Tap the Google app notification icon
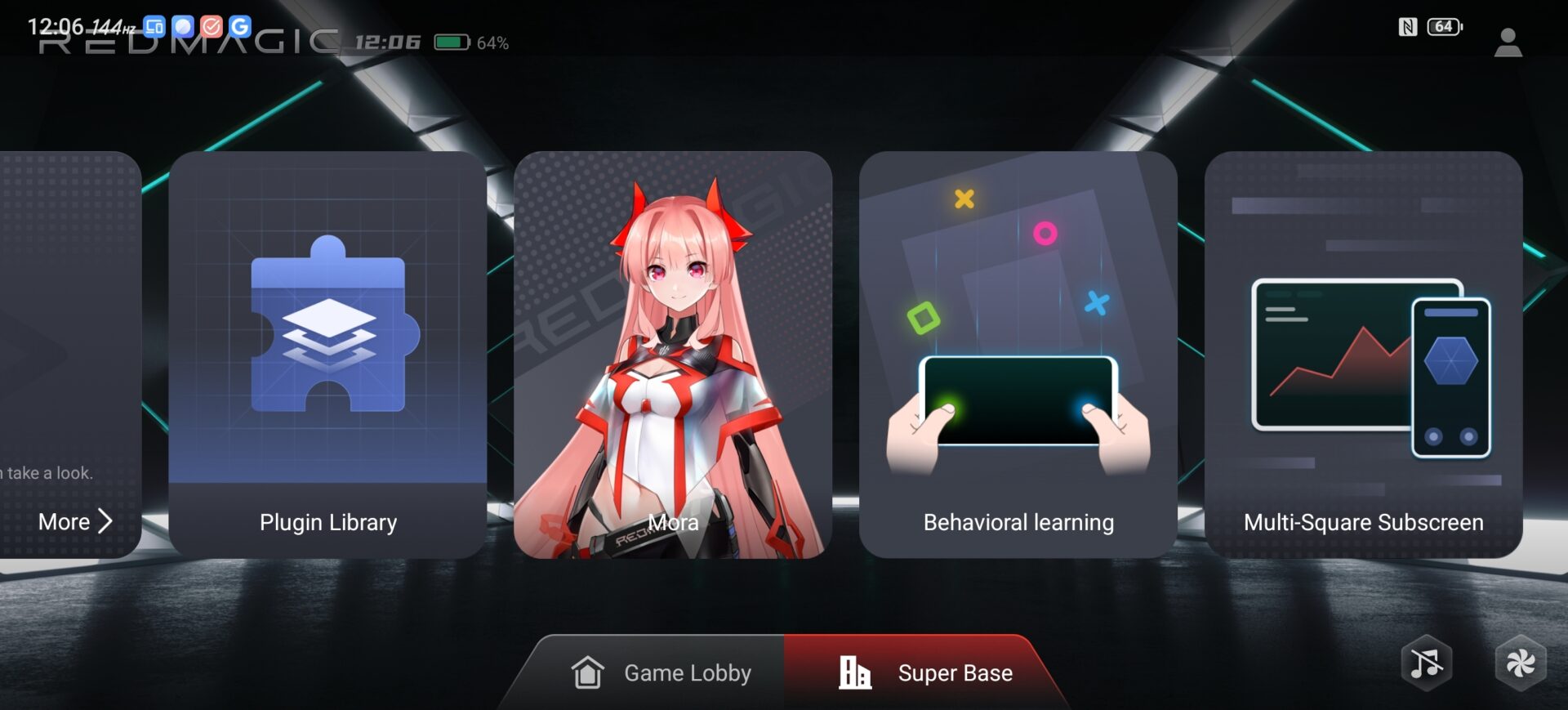 tap(239, 26)
